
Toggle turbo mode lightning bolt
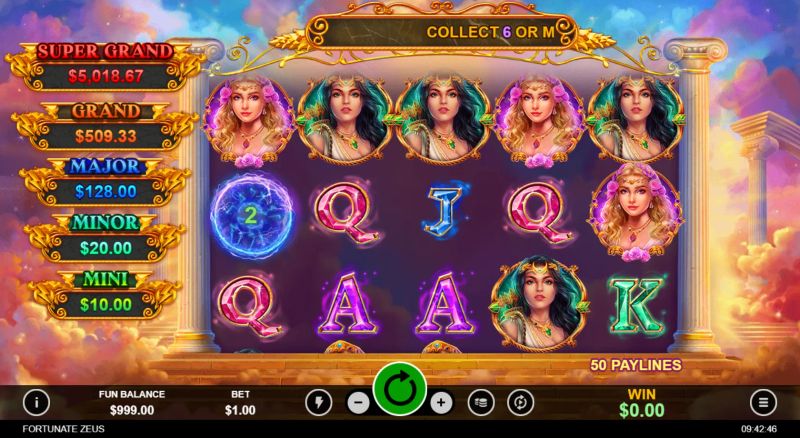click(x=319, y=402)
